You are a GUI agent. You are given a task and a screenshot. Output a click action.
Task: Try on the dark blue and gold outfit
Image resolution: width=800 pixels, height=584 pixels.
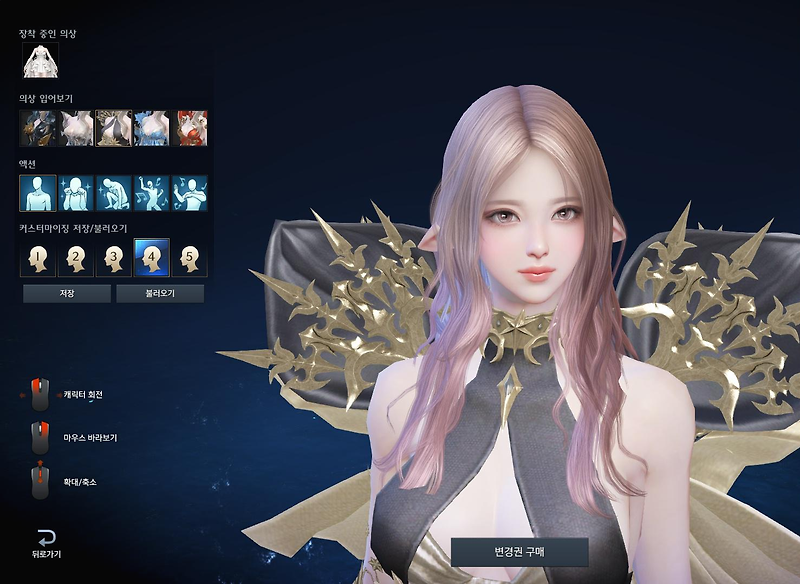[38, 128]
